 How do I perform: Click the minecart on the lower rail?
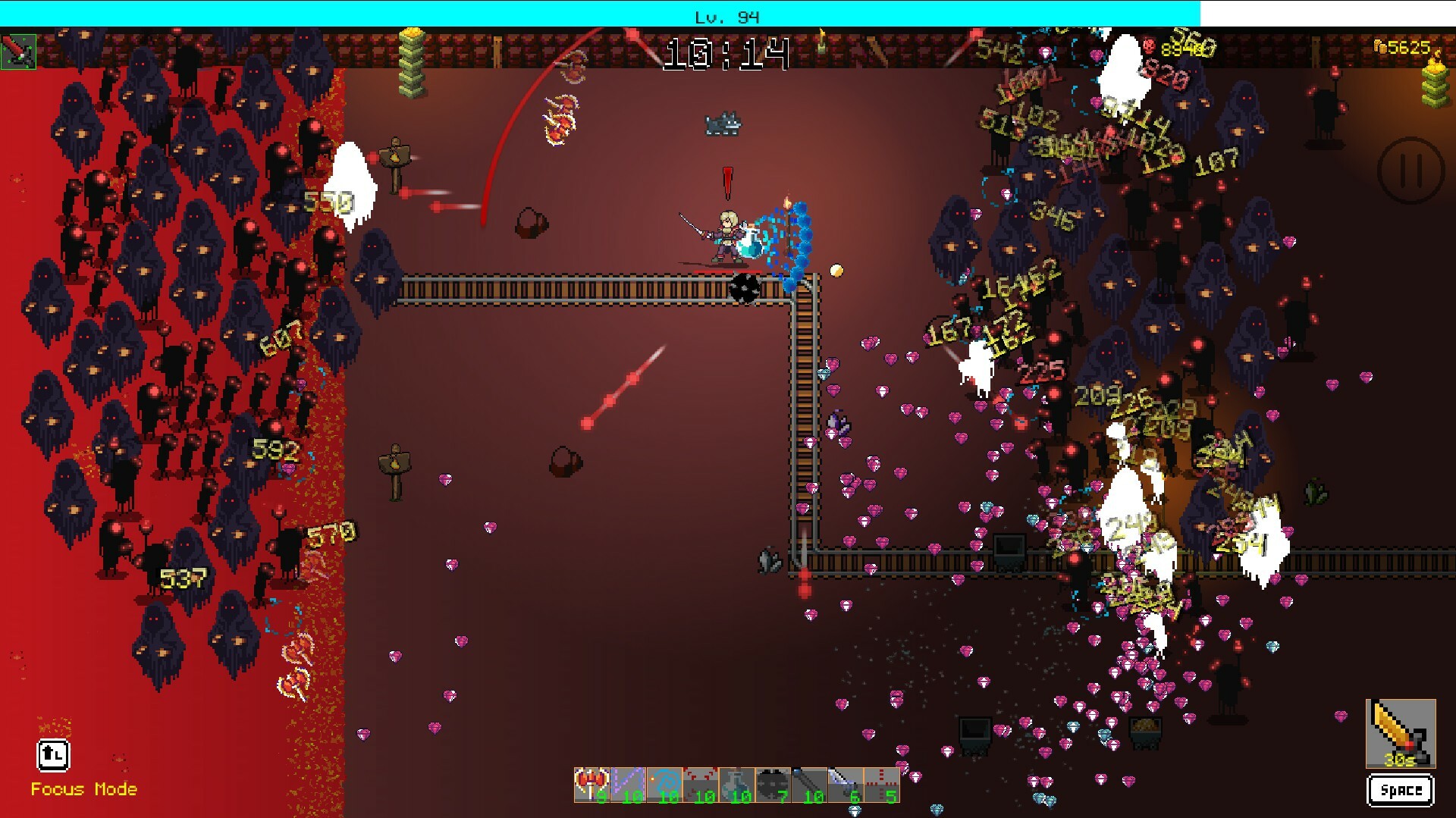[1009, 550]
